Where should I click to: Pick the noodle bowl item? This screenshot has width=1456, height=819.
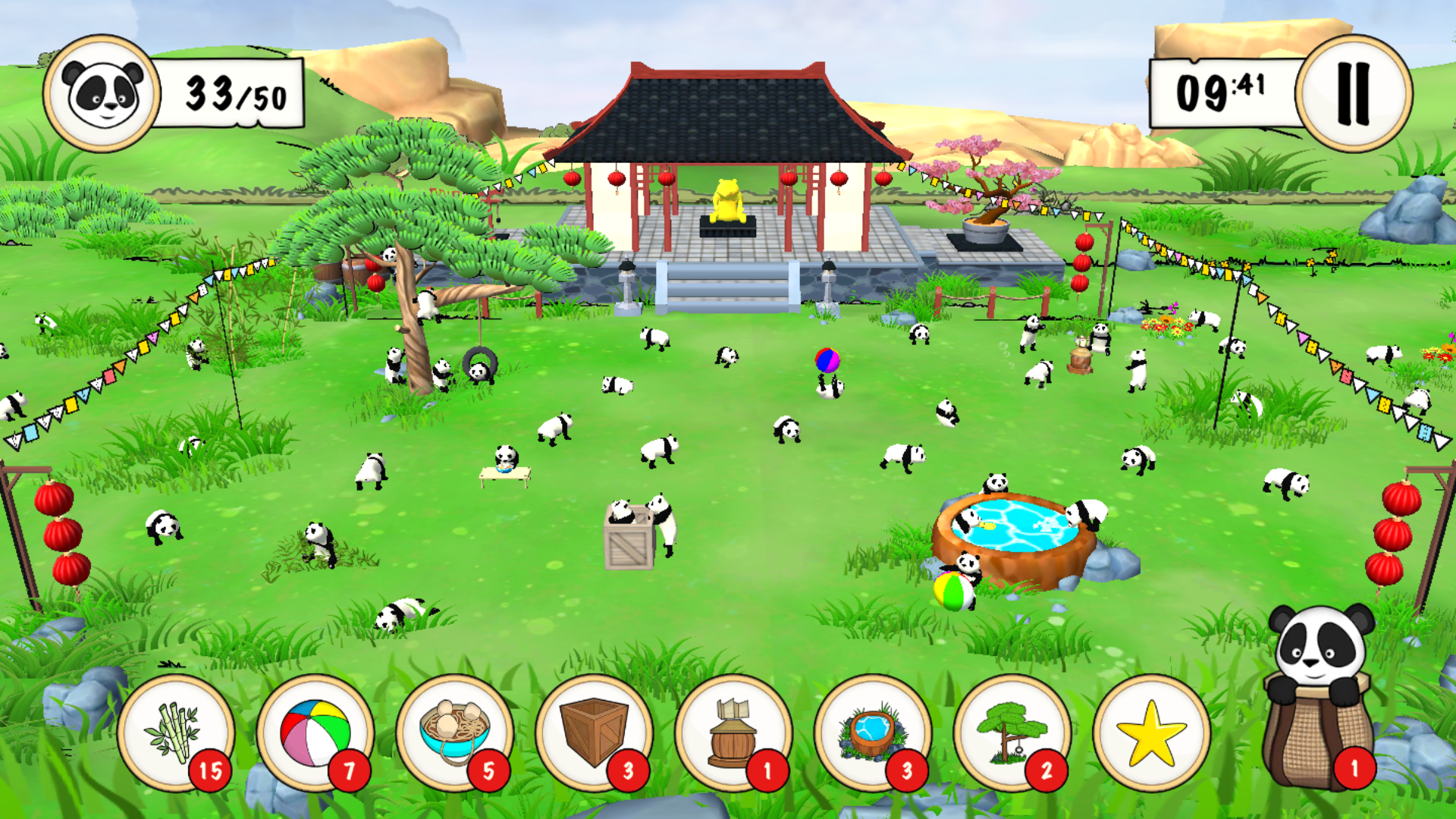click(x=454, y=733)
